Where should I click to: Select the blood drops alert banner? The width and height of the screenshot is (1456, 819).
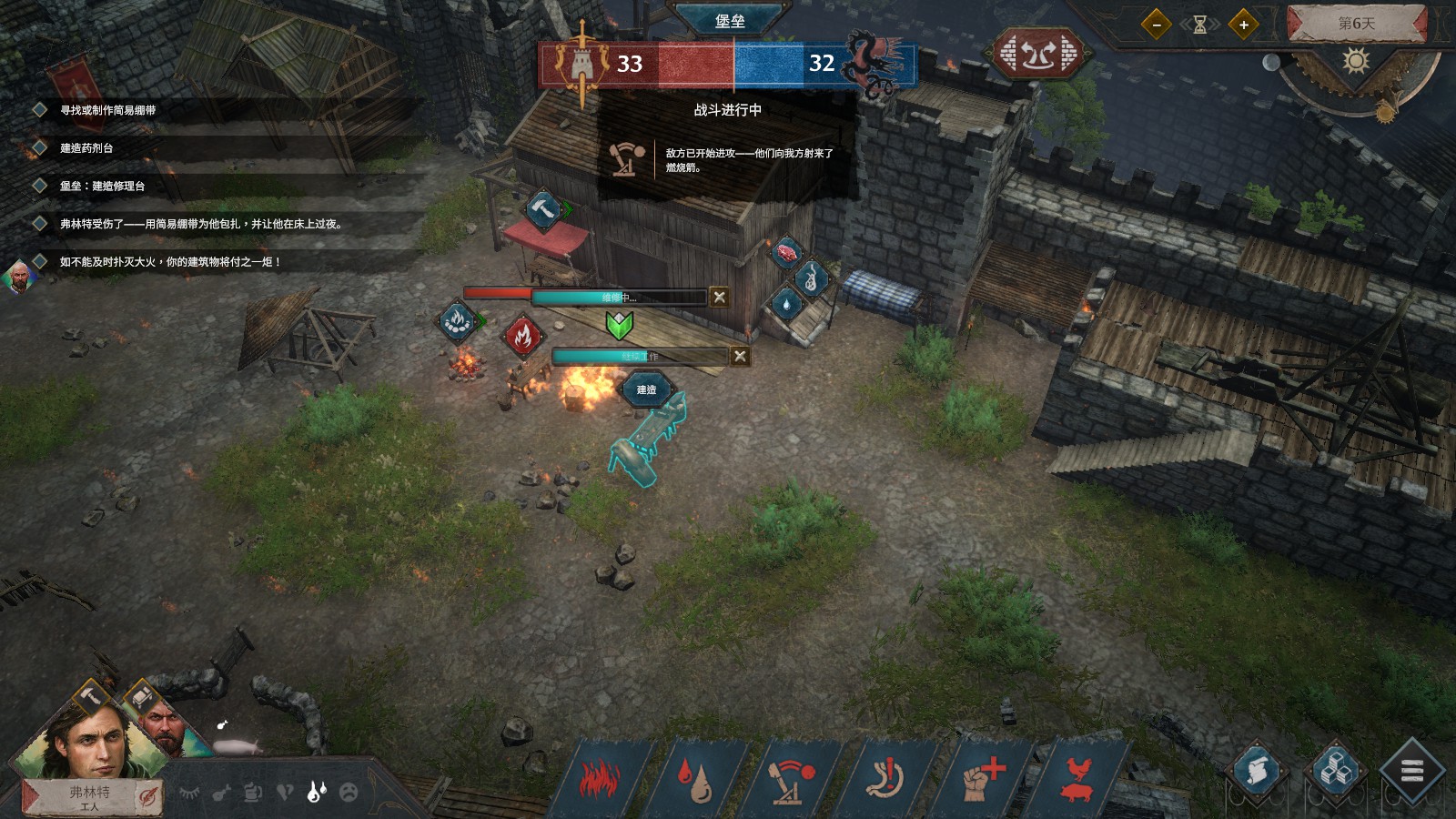[x=696, y=779]
